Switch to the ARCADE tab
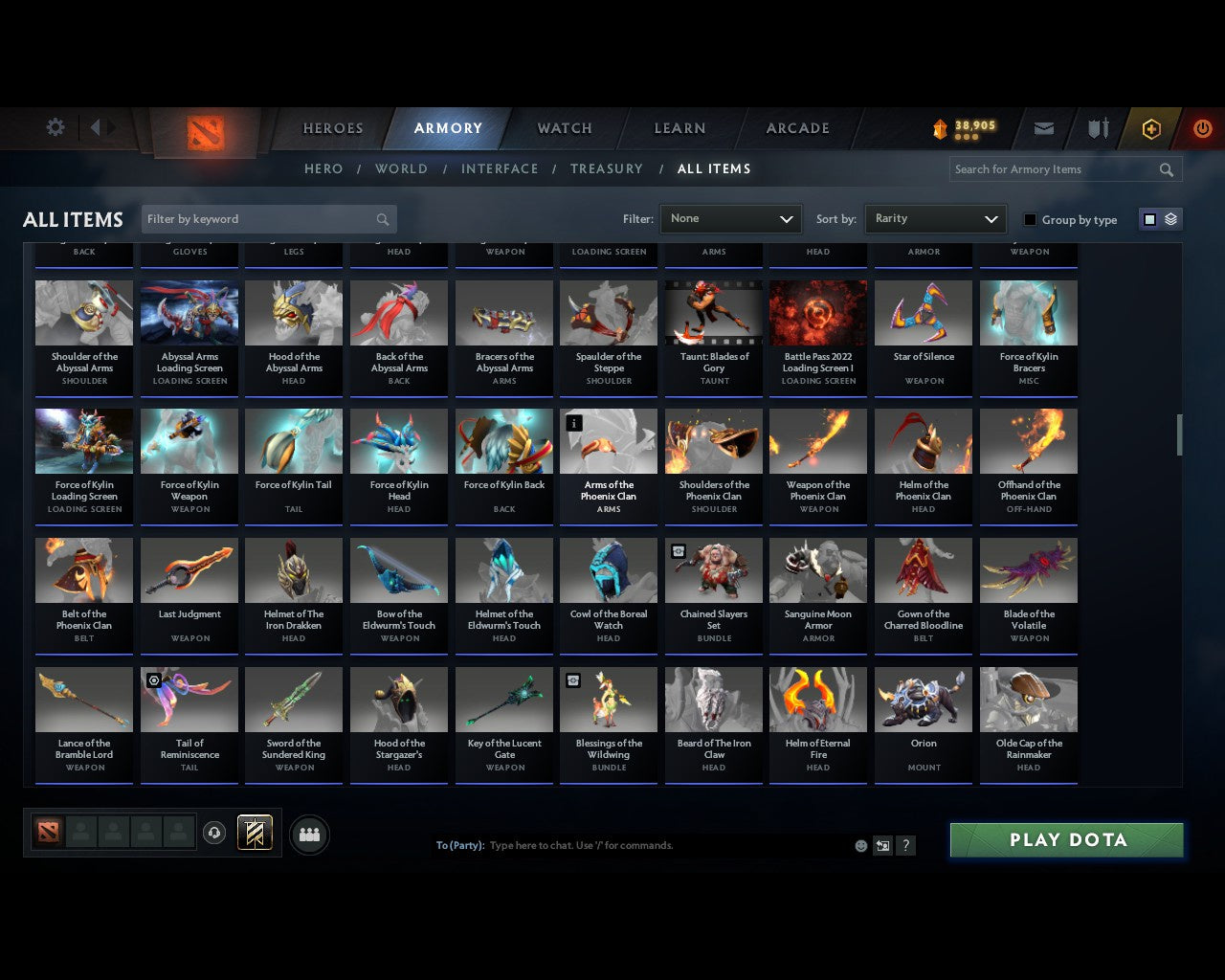Viewport: 1225px width, 980px height. [x=796, y=127]
